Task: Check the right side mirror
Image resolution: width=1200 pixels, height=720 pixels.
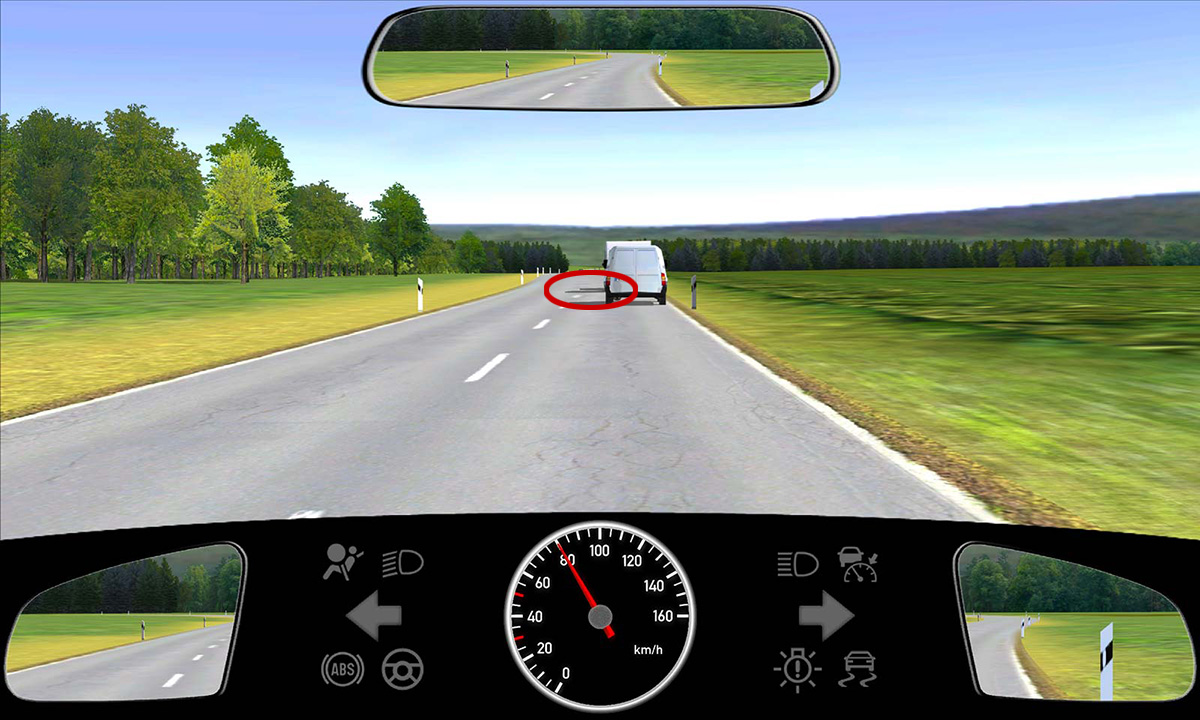Action: click(1070, 621)
